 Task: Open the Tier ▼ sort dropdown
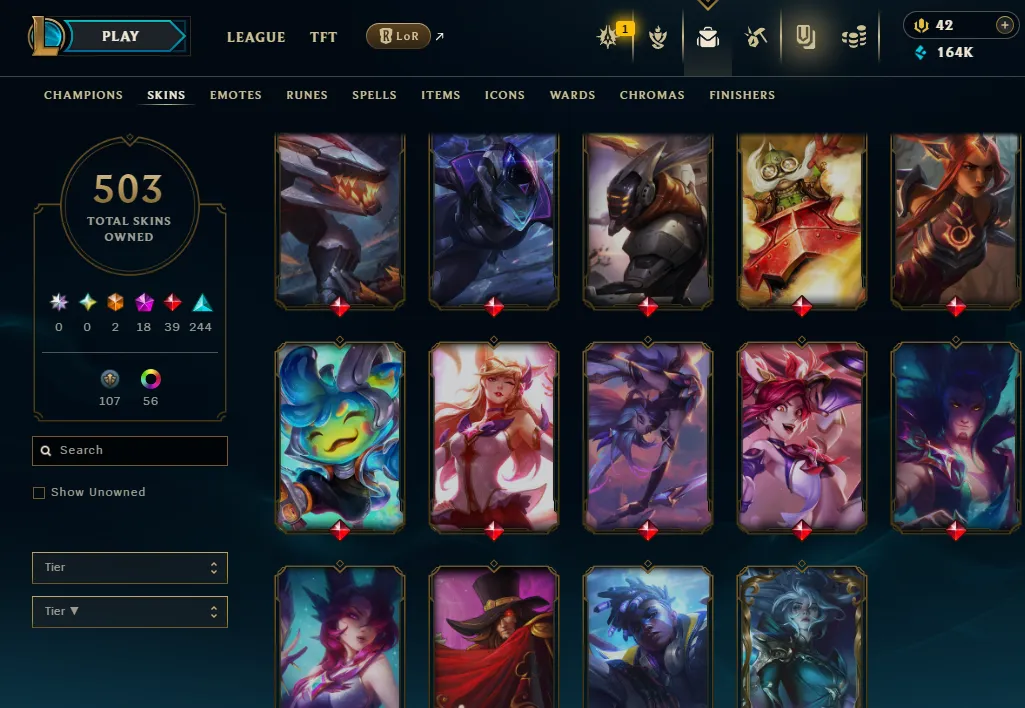(130, 611)
